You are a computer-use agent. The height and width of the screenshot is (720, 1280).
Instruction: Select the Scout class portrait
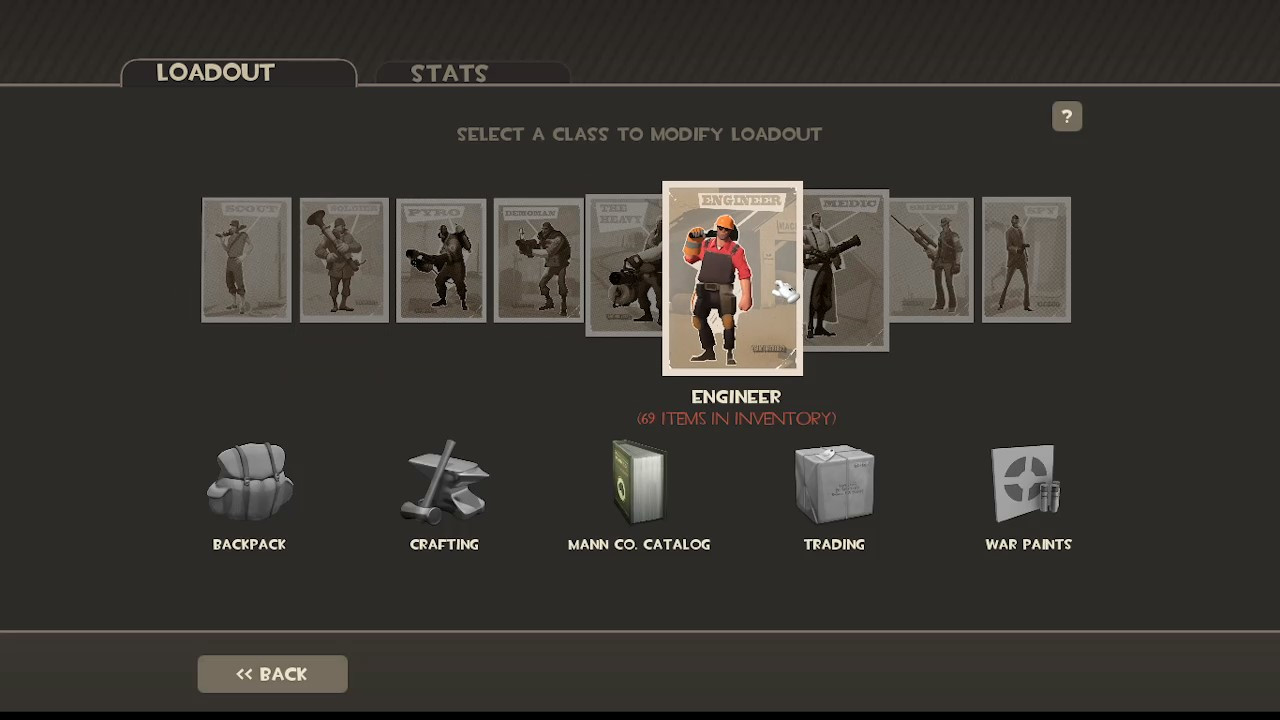(246, 259)
